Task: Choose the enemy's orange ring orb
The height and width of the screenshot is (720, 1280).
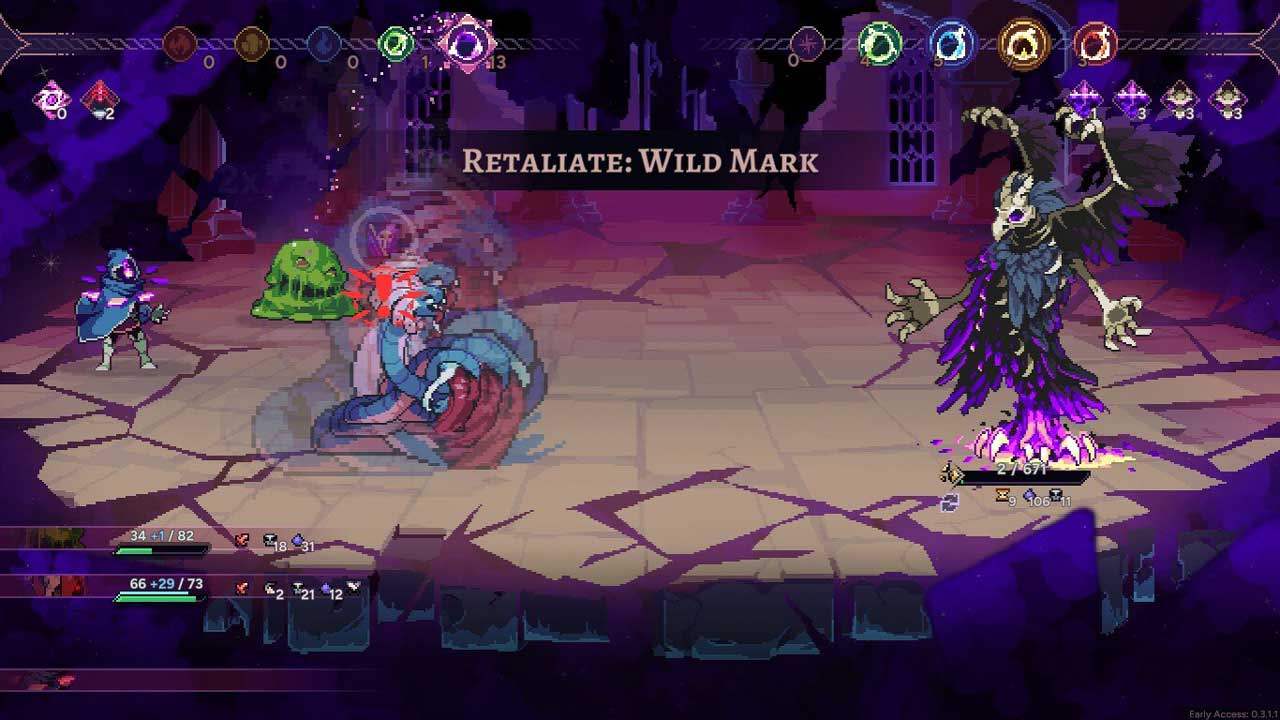Action: click(1024, 44)
